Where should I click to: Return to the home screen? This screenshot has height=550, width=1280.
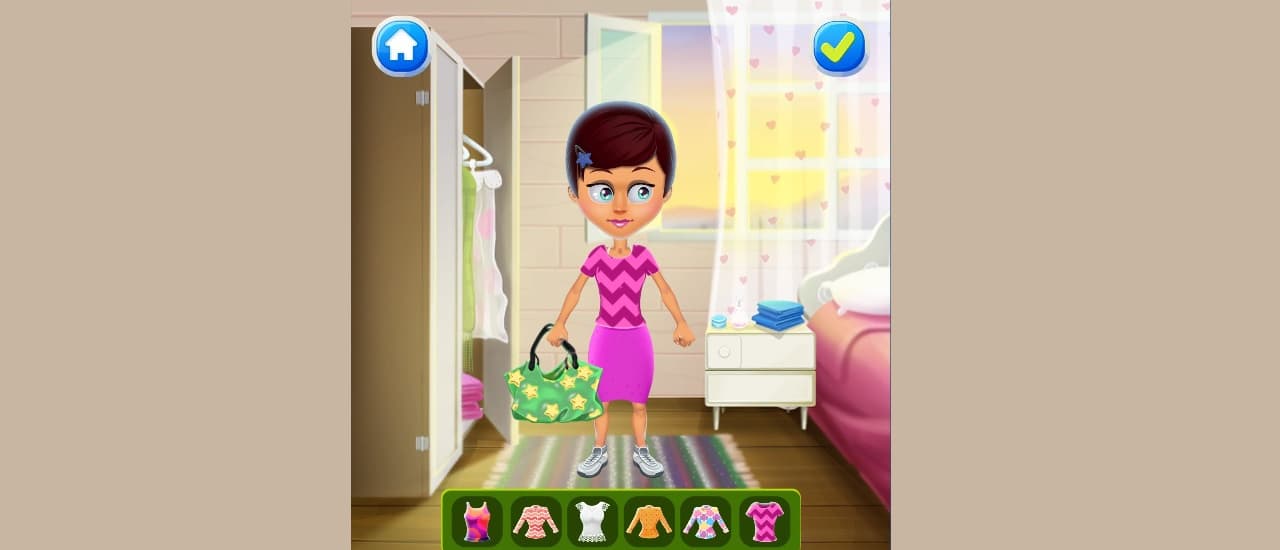401,46
